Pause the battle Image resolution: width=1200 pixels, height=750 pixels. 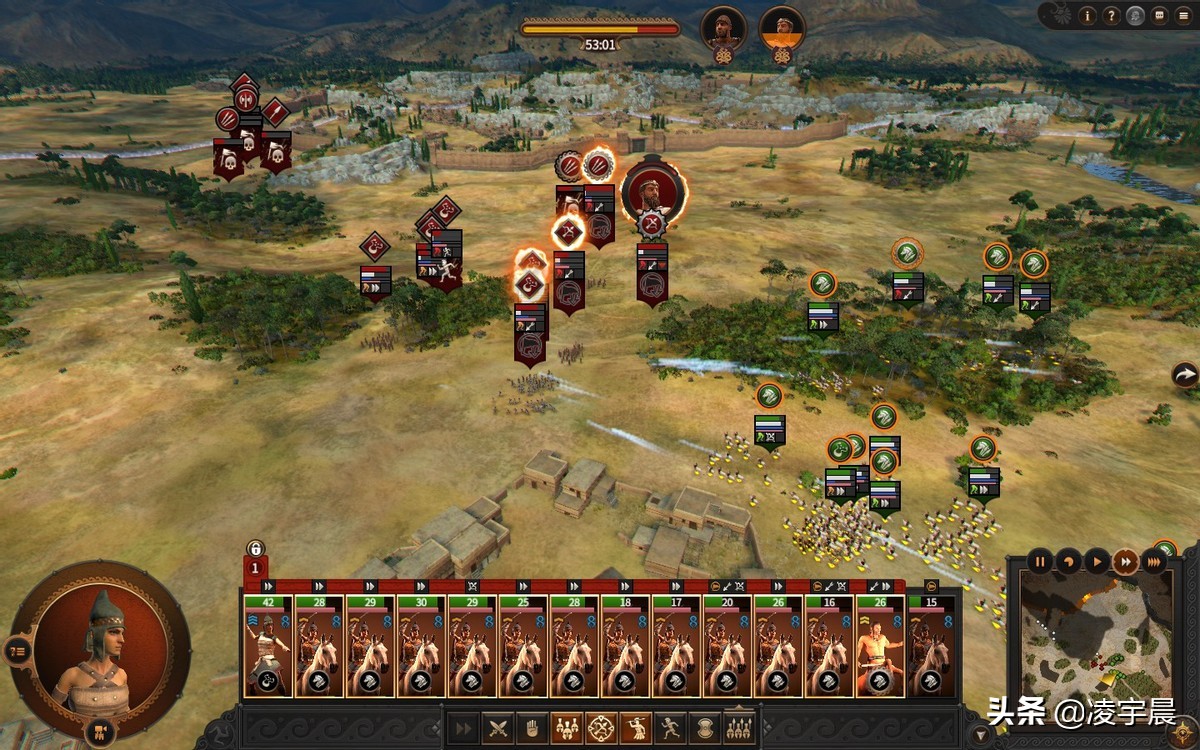(x=1040, y=561)
